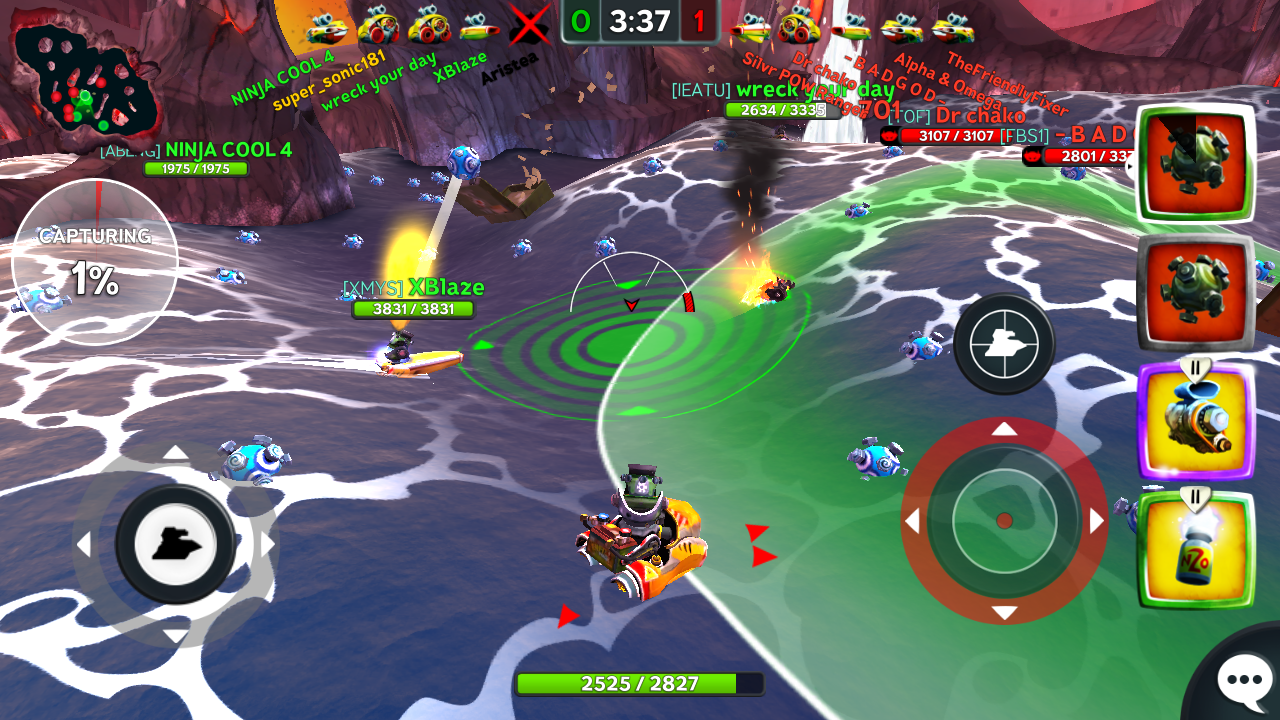Tap the left tank movement joystick
The width and height of the screenshot is (1280, 720).
[x=175, y=544]
